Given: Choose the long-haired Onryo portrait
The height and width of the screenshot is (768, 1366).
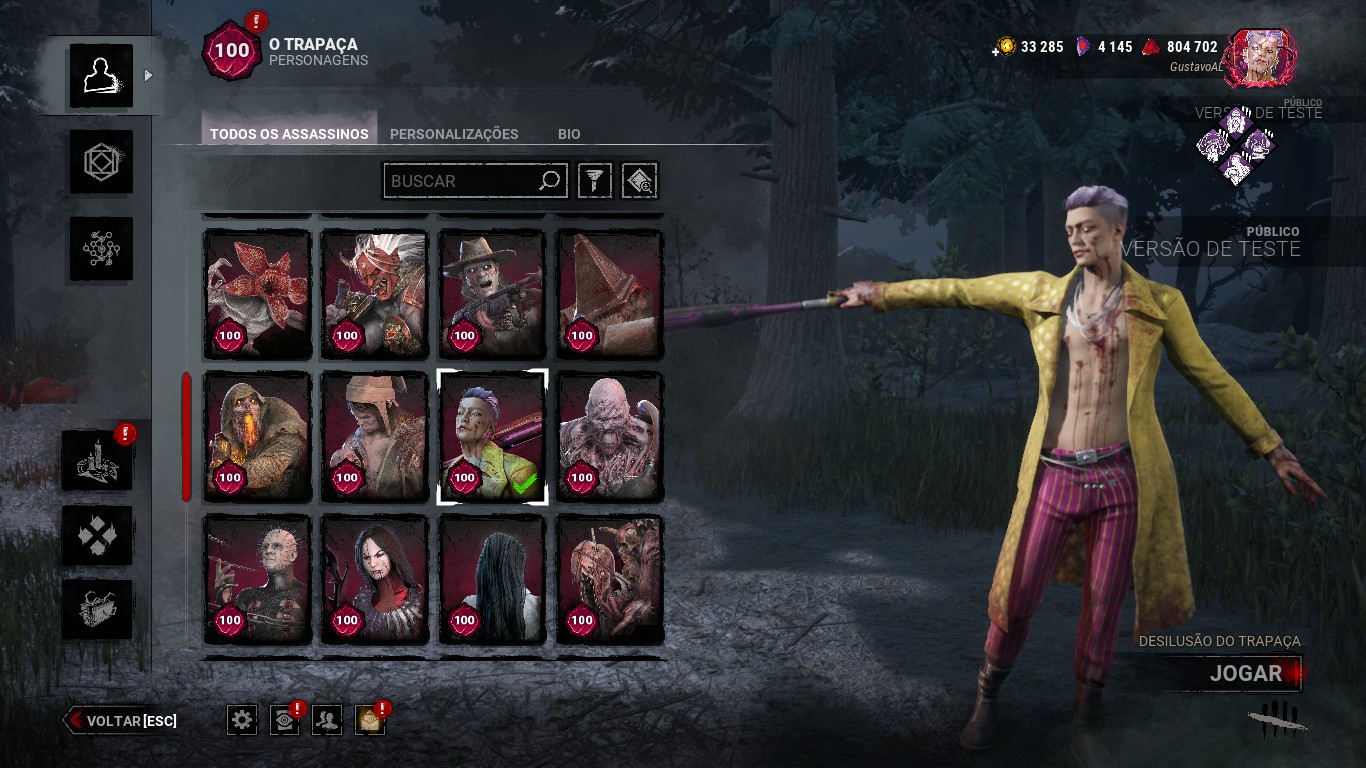Looking at the screenshot, I should [492, 578].
